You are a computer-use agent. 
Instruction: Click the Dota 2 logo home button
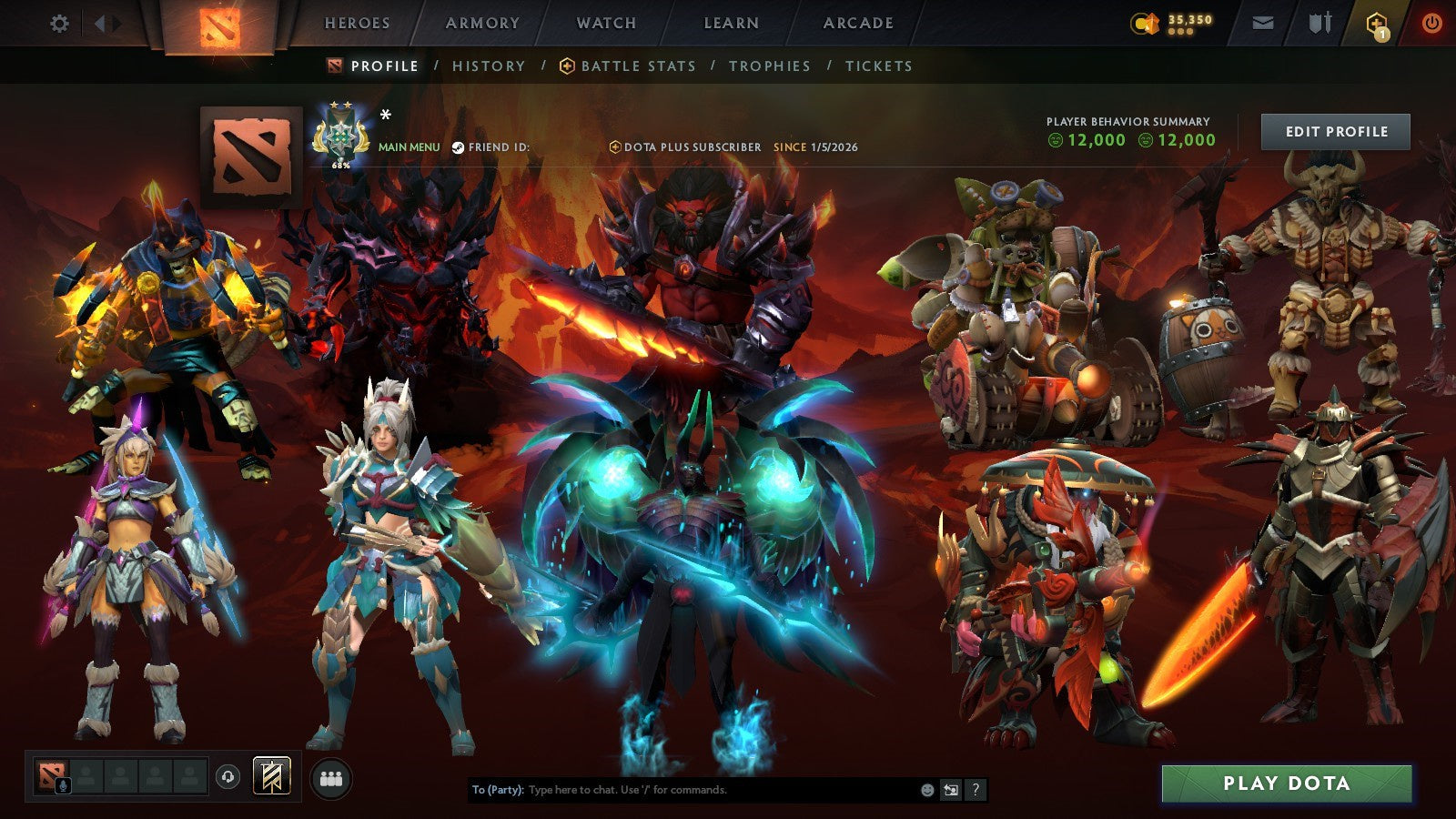218,24
